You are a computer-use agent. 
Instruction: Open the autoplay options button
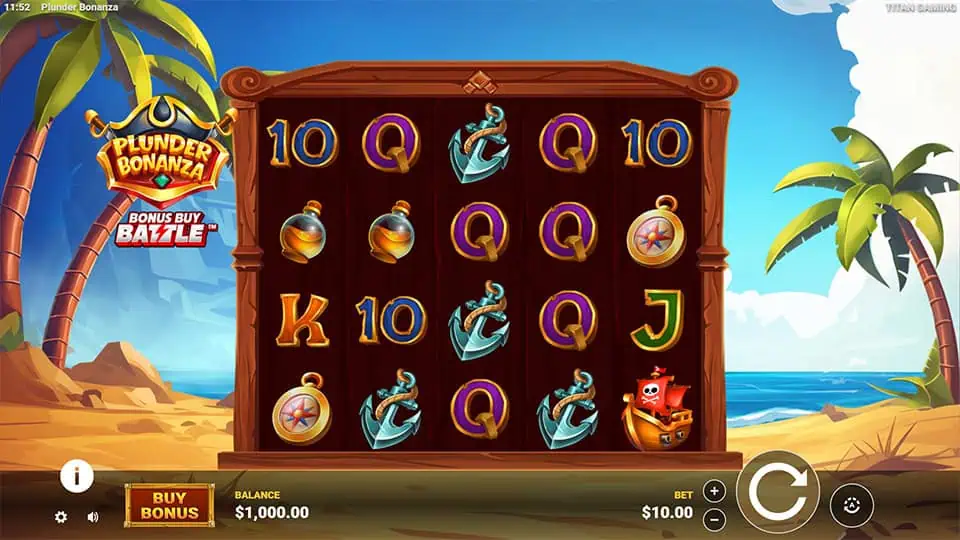point(852,505)
